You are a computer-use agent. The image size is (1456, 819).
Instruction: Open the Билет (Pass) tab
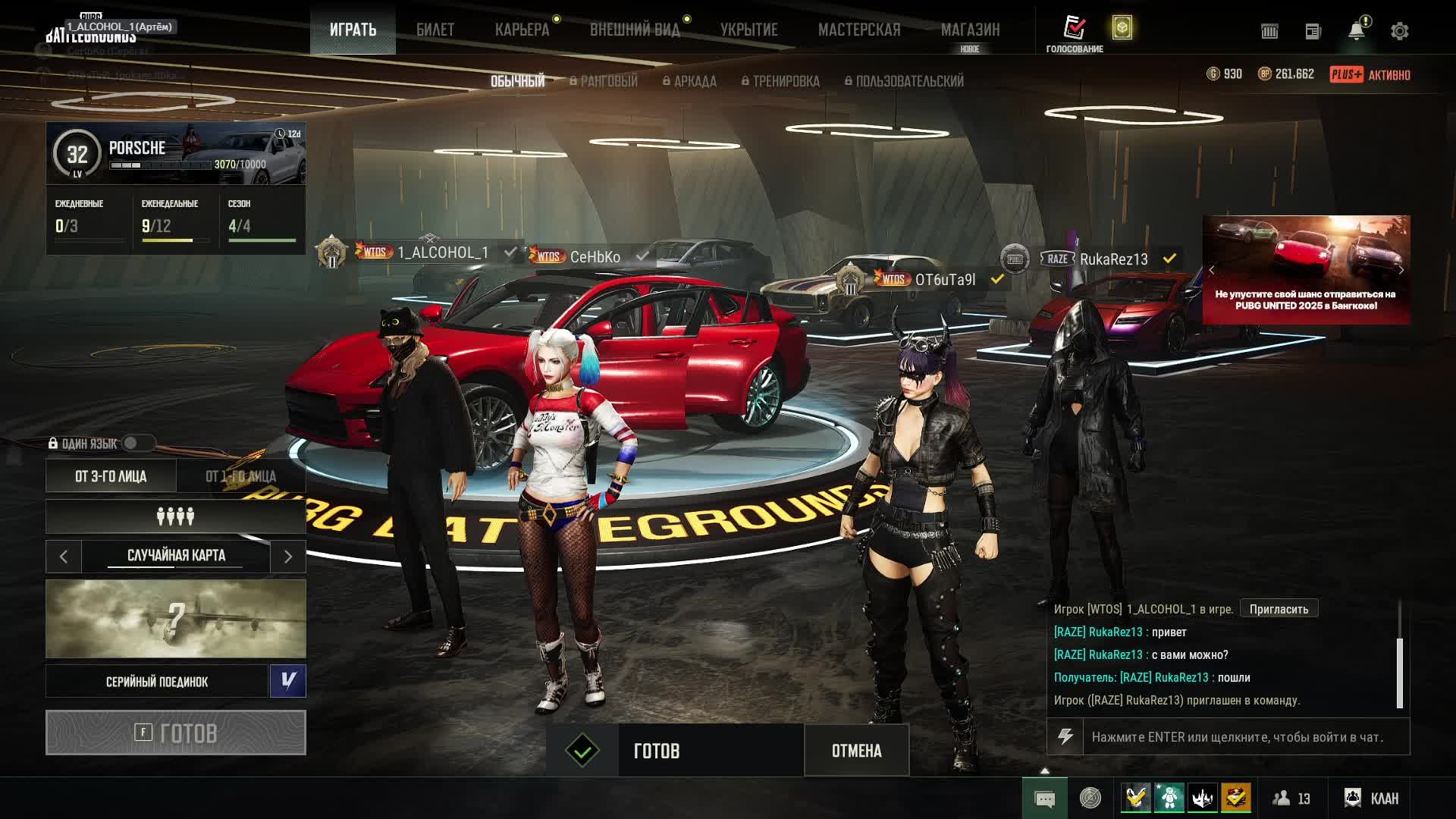click(x=435, y=30)
